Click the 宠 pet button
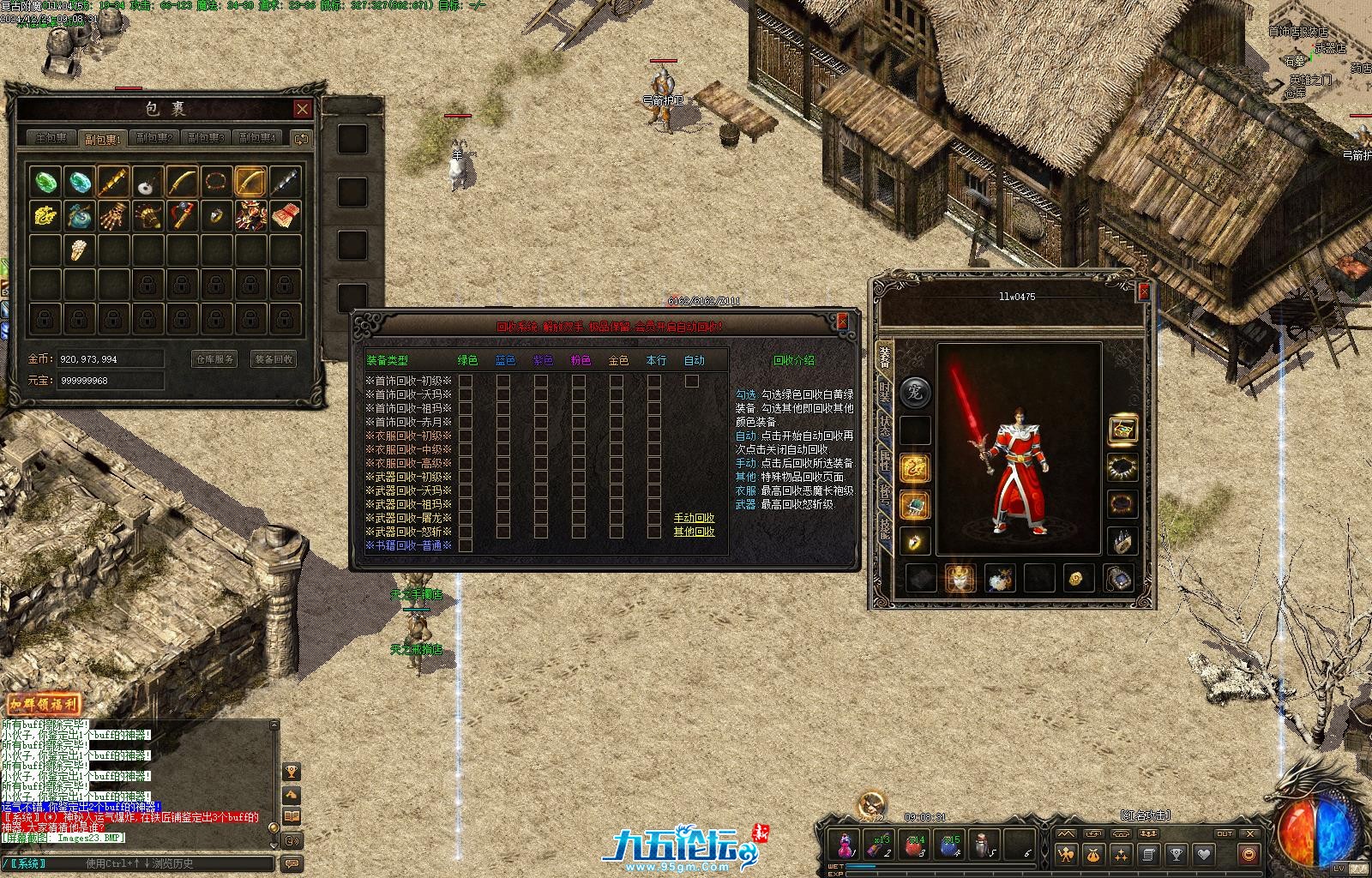1372x878 pixels. pos(915,393)
